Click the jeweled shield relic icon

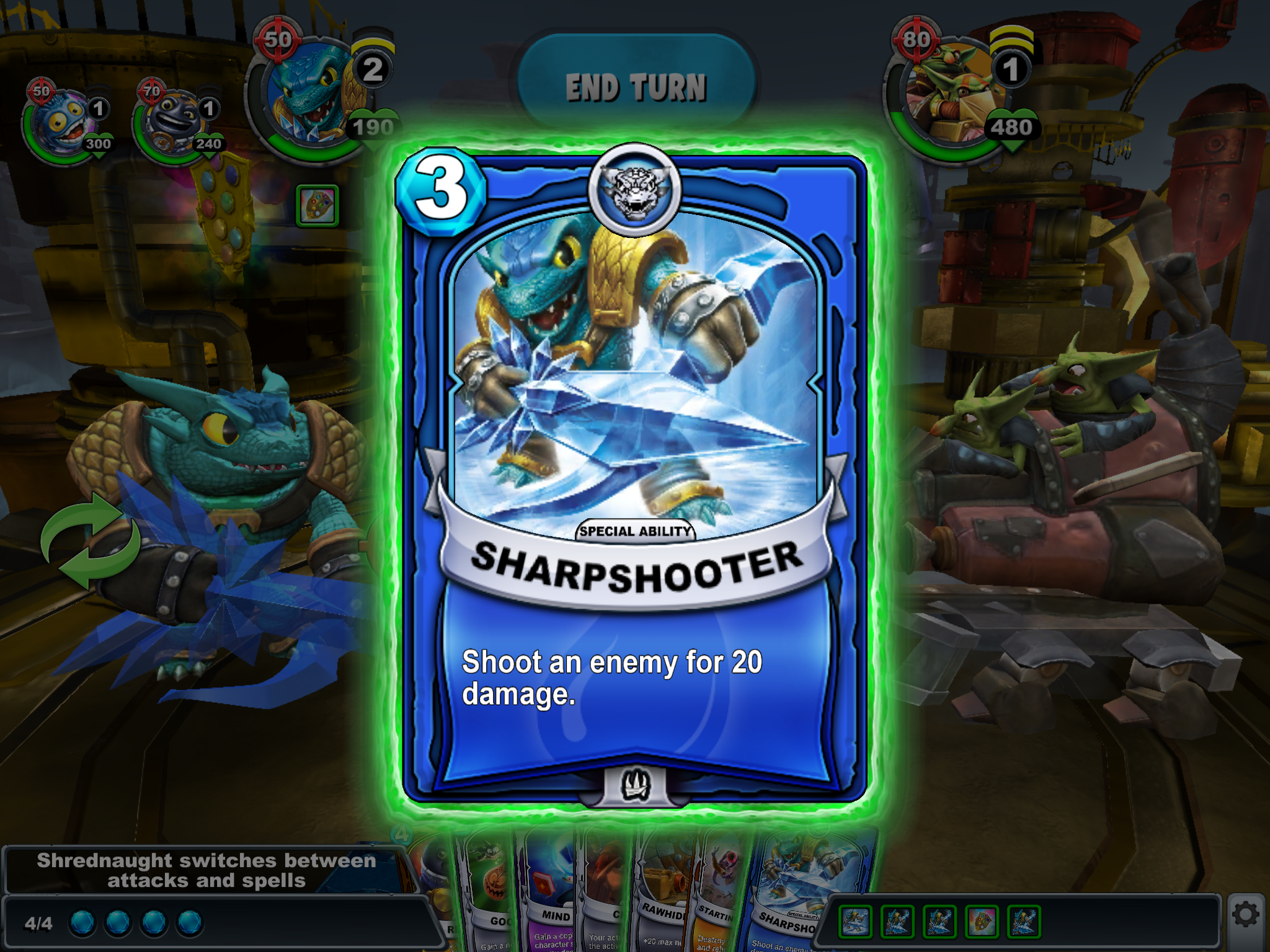pyautogui.click(x=317, y=206)
